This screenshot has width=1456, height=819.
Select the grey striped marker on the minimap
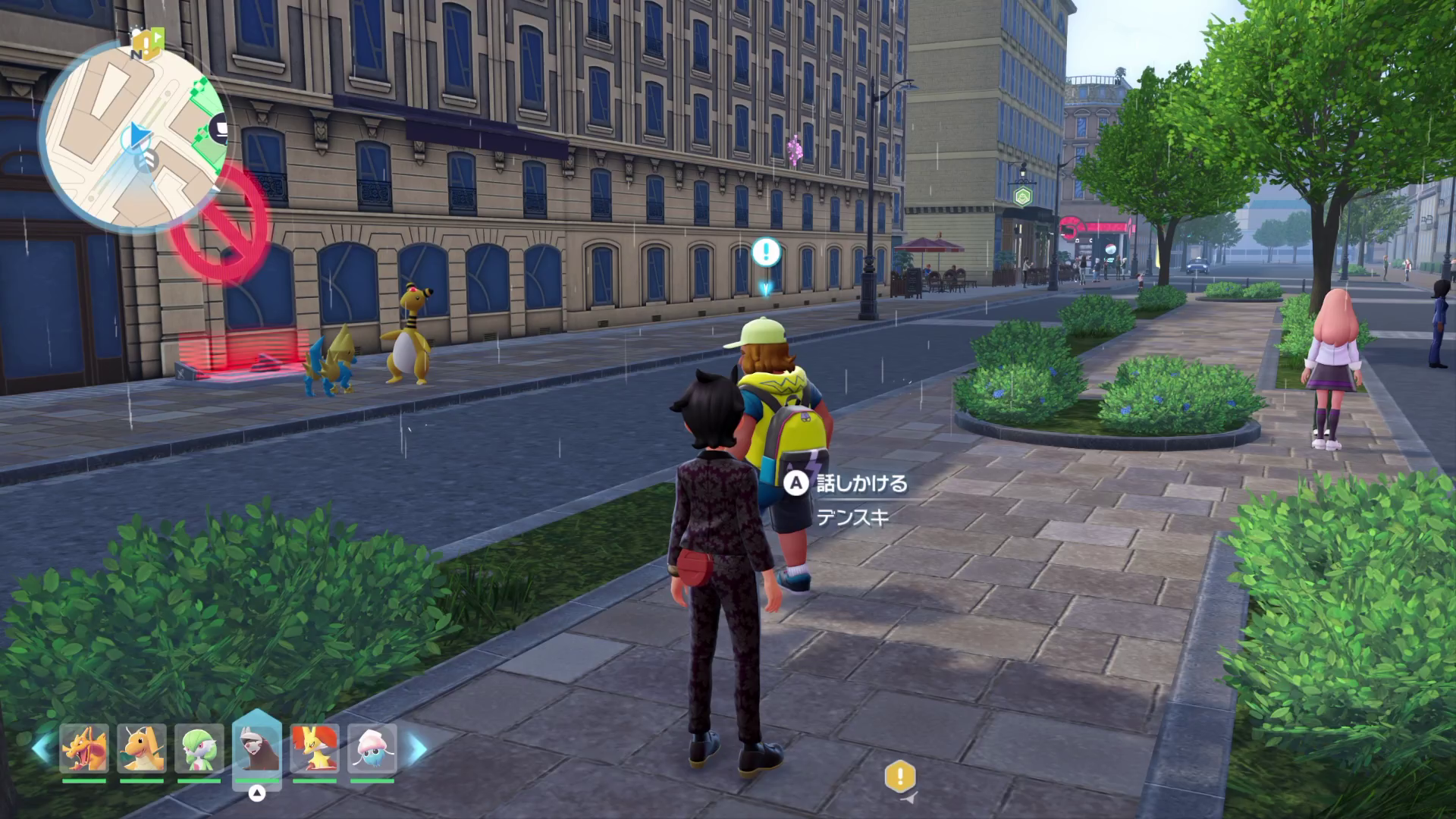[x=146, y=160]
